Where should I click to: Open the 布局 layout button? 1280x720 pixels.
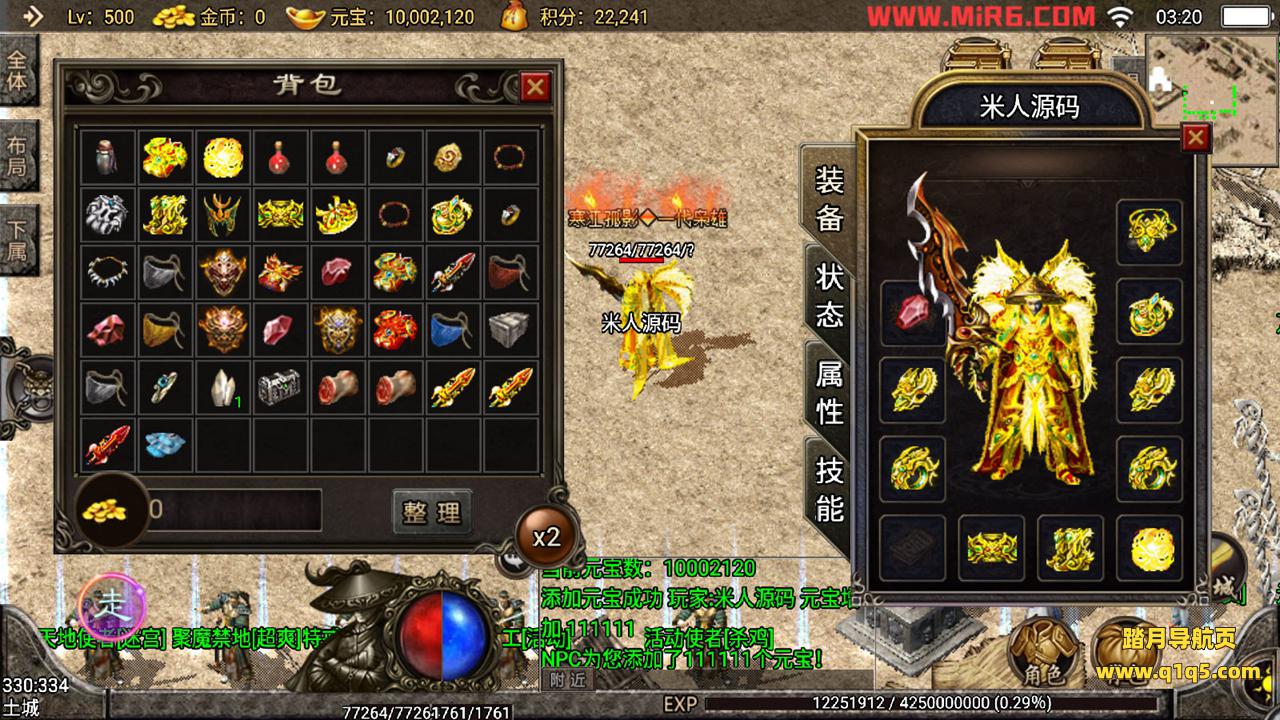pos(18,155)
